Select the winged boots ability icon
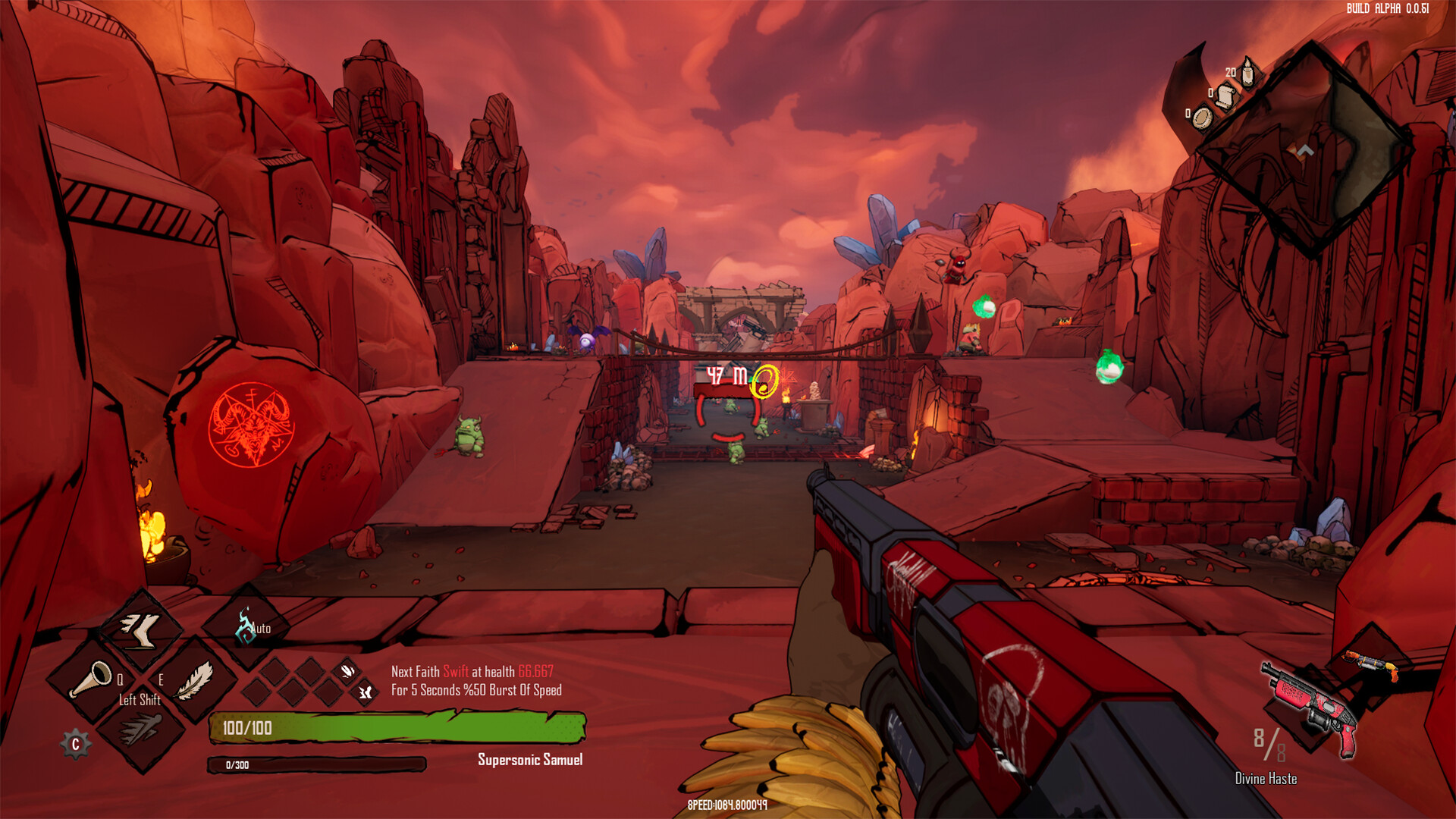Viewport: 1456px width, 819px height. coord(140,631)
